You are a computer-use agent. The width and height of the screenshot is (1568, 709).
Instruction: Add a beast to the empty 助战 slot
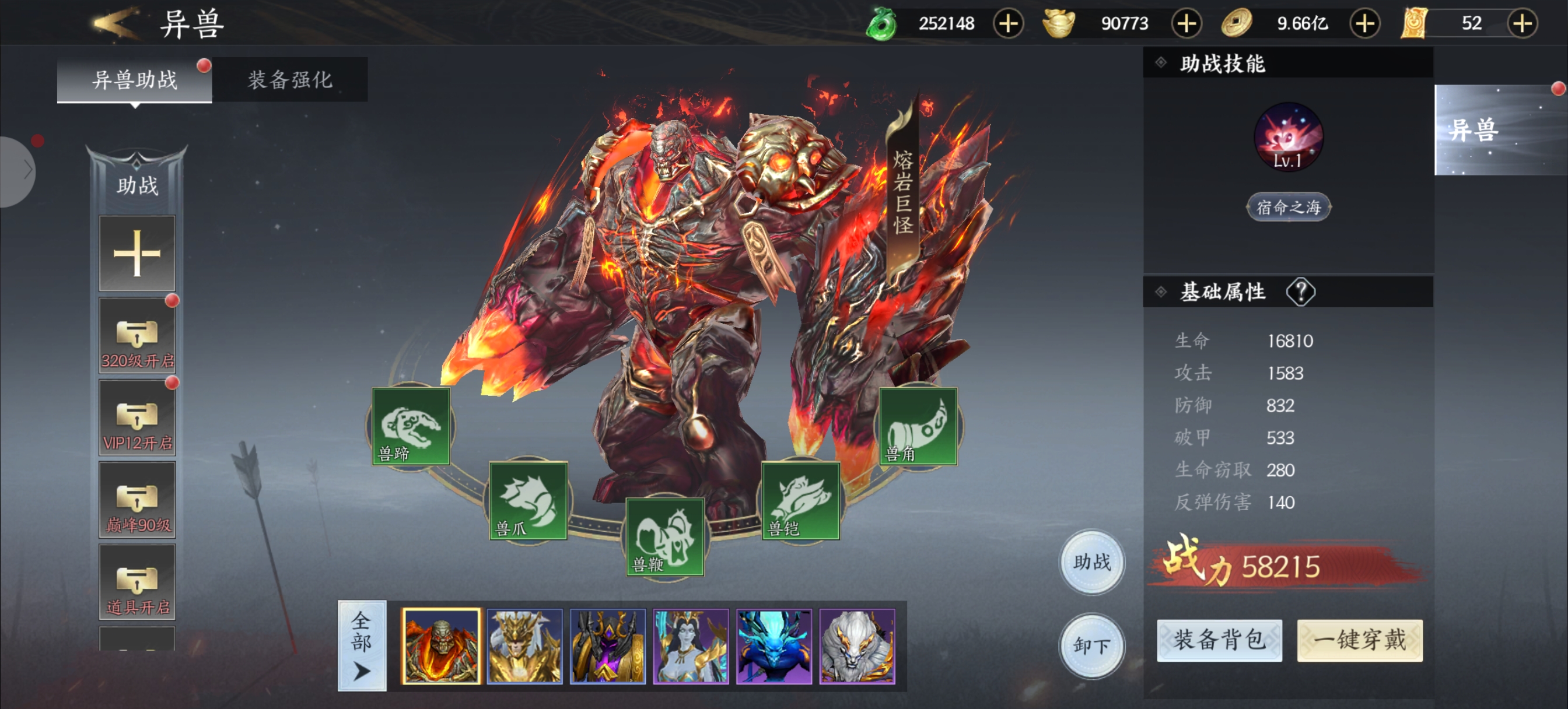137,253
